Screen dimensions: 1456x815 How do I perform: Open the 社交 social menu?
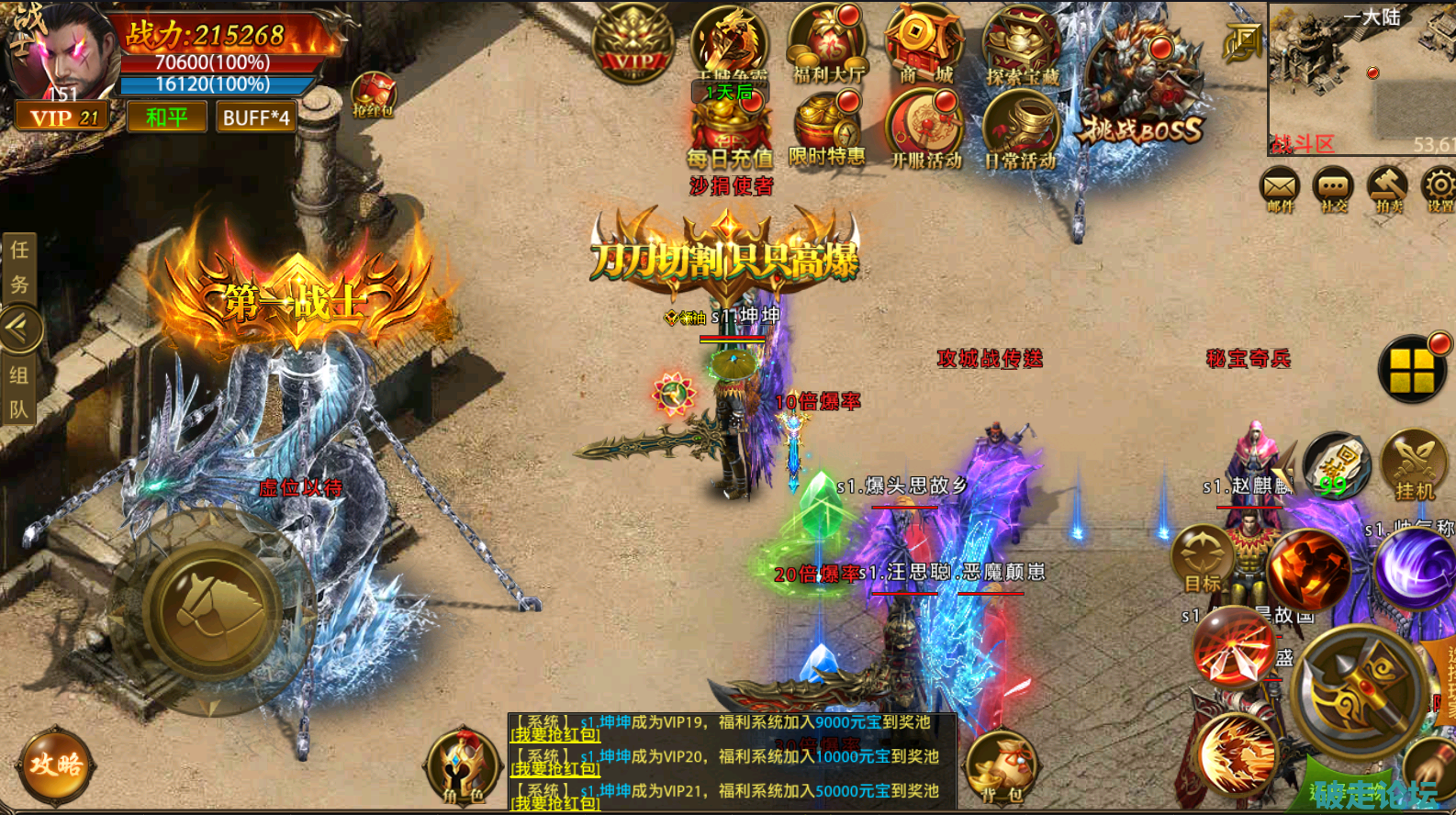1333,190
